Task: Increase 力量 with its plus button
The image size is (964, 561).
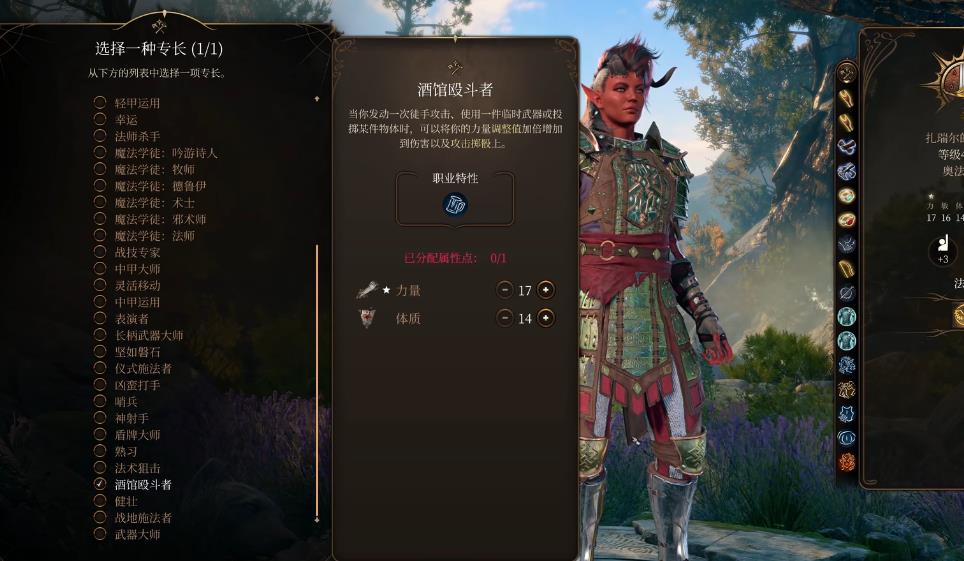Action: pos(545,290)
